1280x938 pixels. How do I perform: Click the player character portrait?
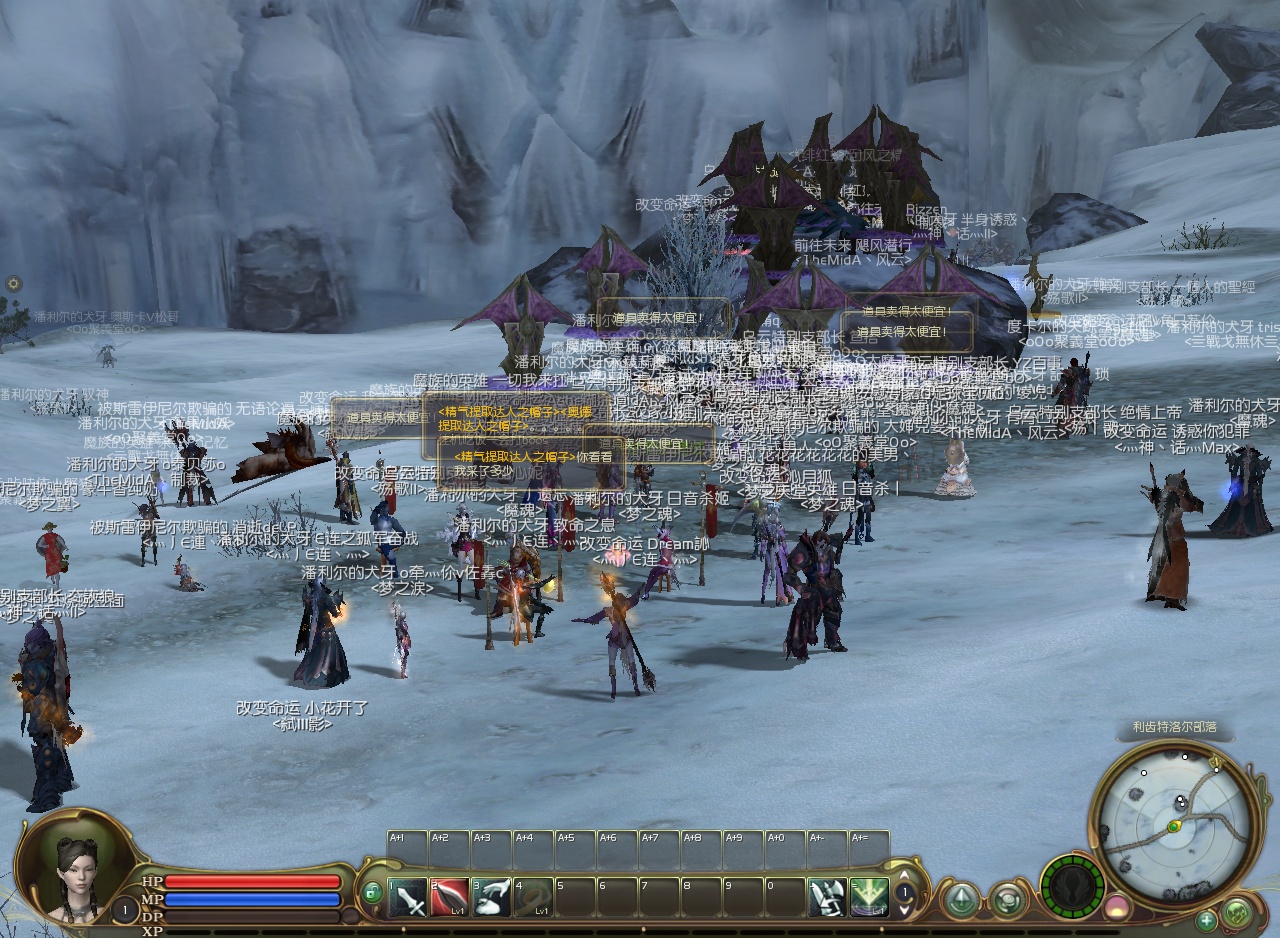[x=75, y=868]
